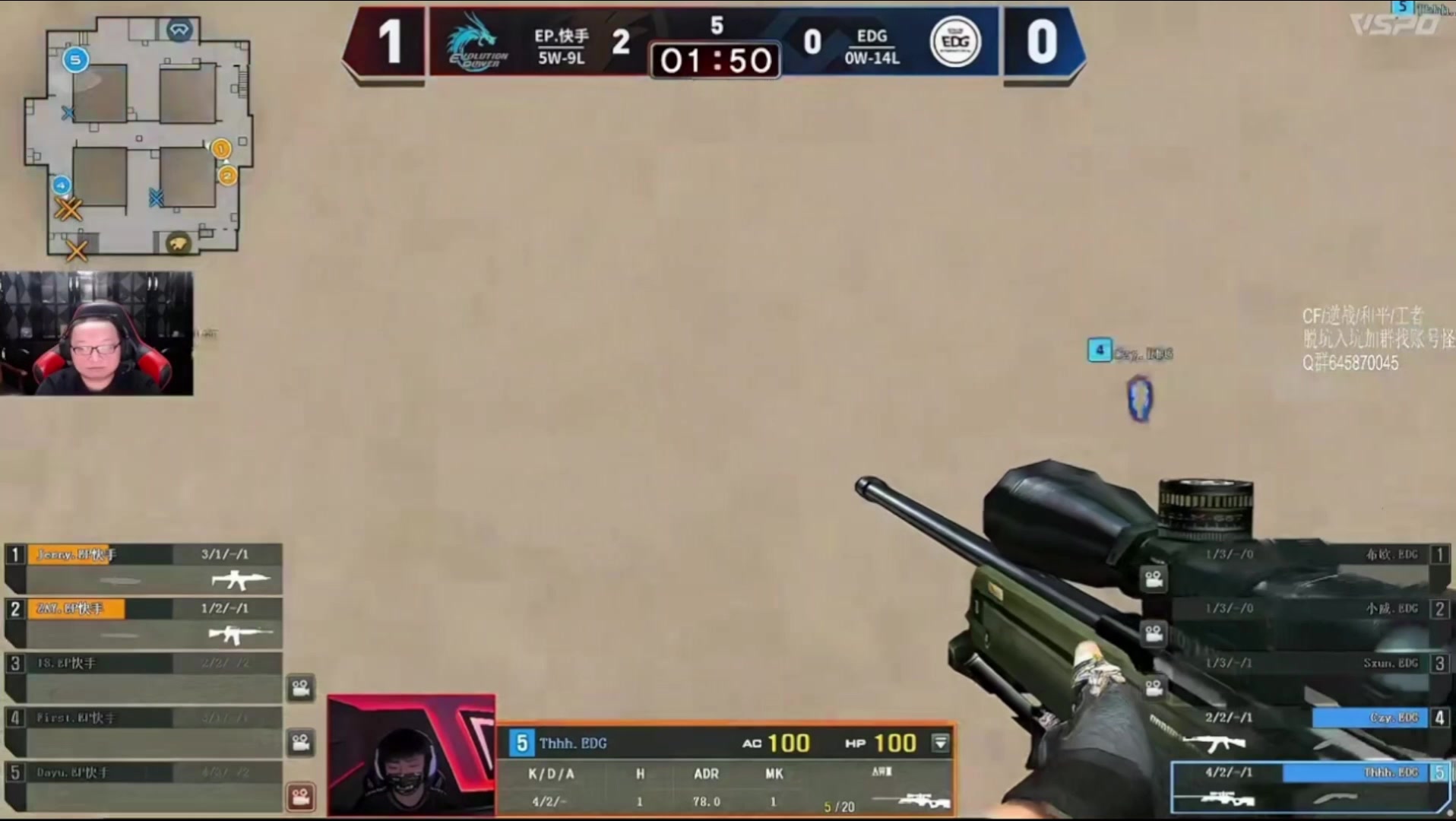This screenshot has height=821, width=1456.
Task: Click the overhead minimap
Action: 137,137
